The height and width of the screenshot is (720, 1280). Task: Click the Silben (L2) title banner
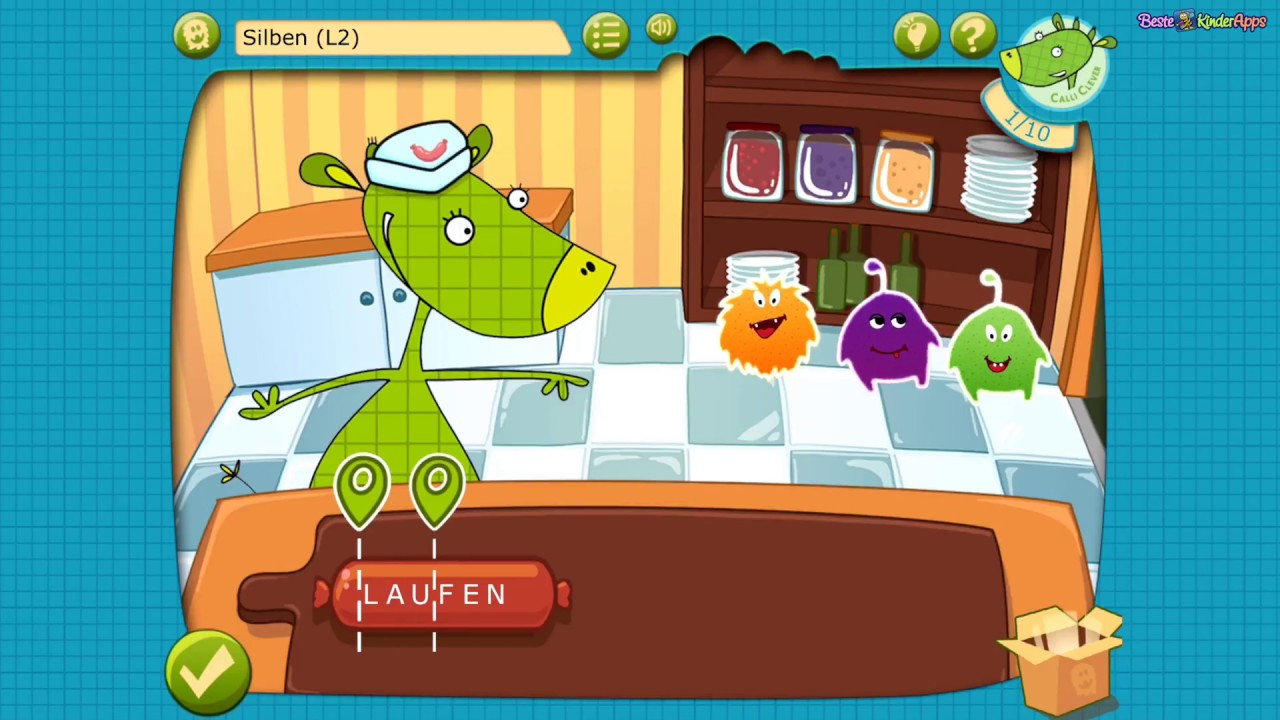tap(400, 37)
